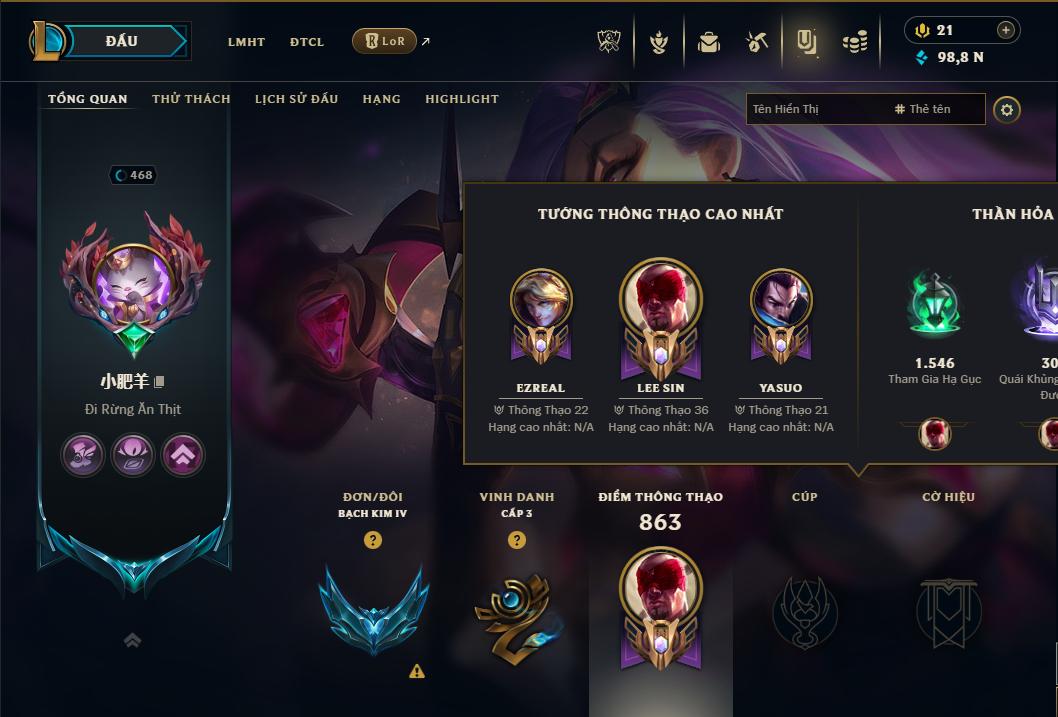Open the coin stack store icon
This screenshot has width=1058, height=717.
[854, 42]
